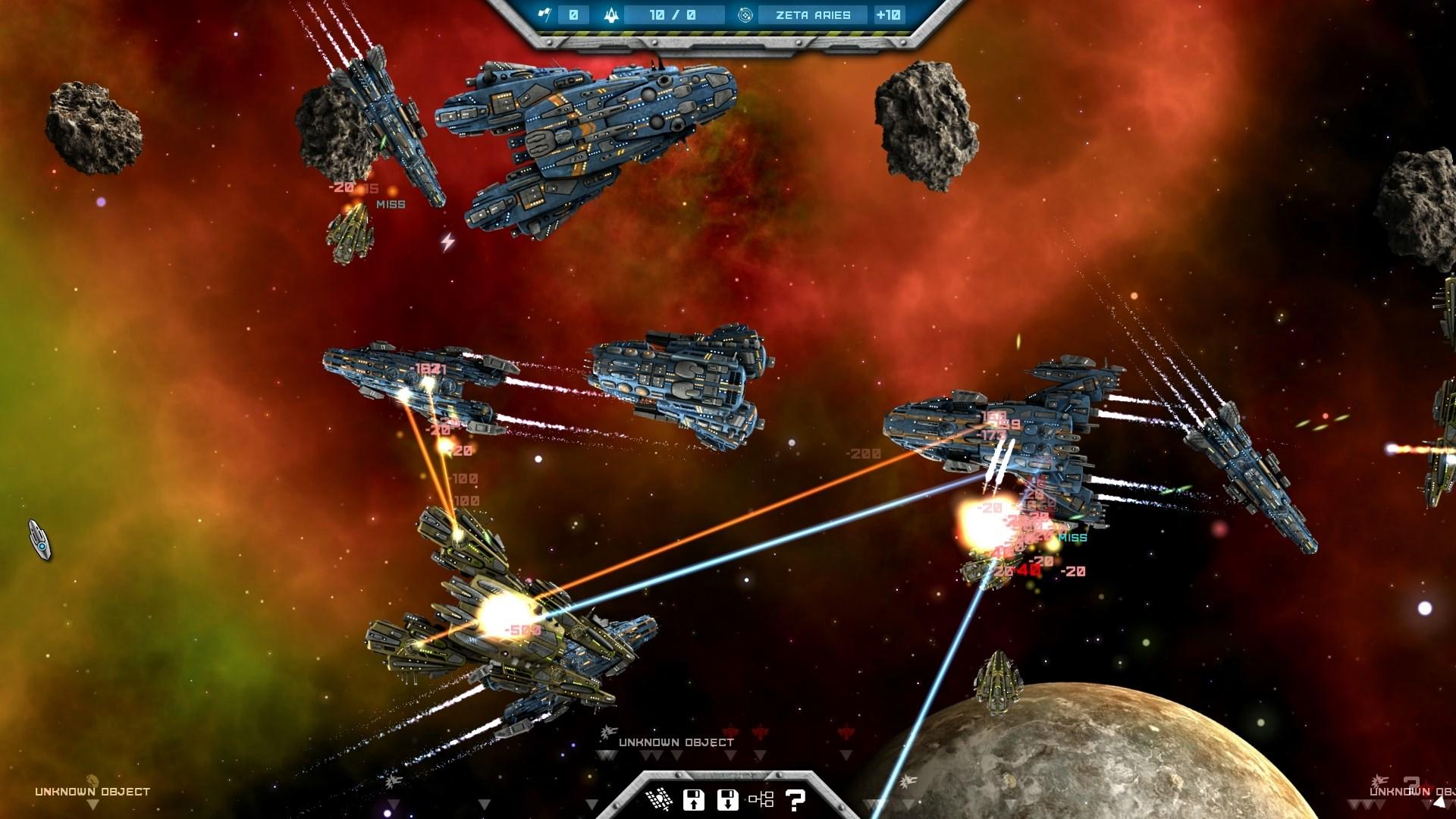
Task: Select the save floppy icon with up arrow
Action: point(694,799)
